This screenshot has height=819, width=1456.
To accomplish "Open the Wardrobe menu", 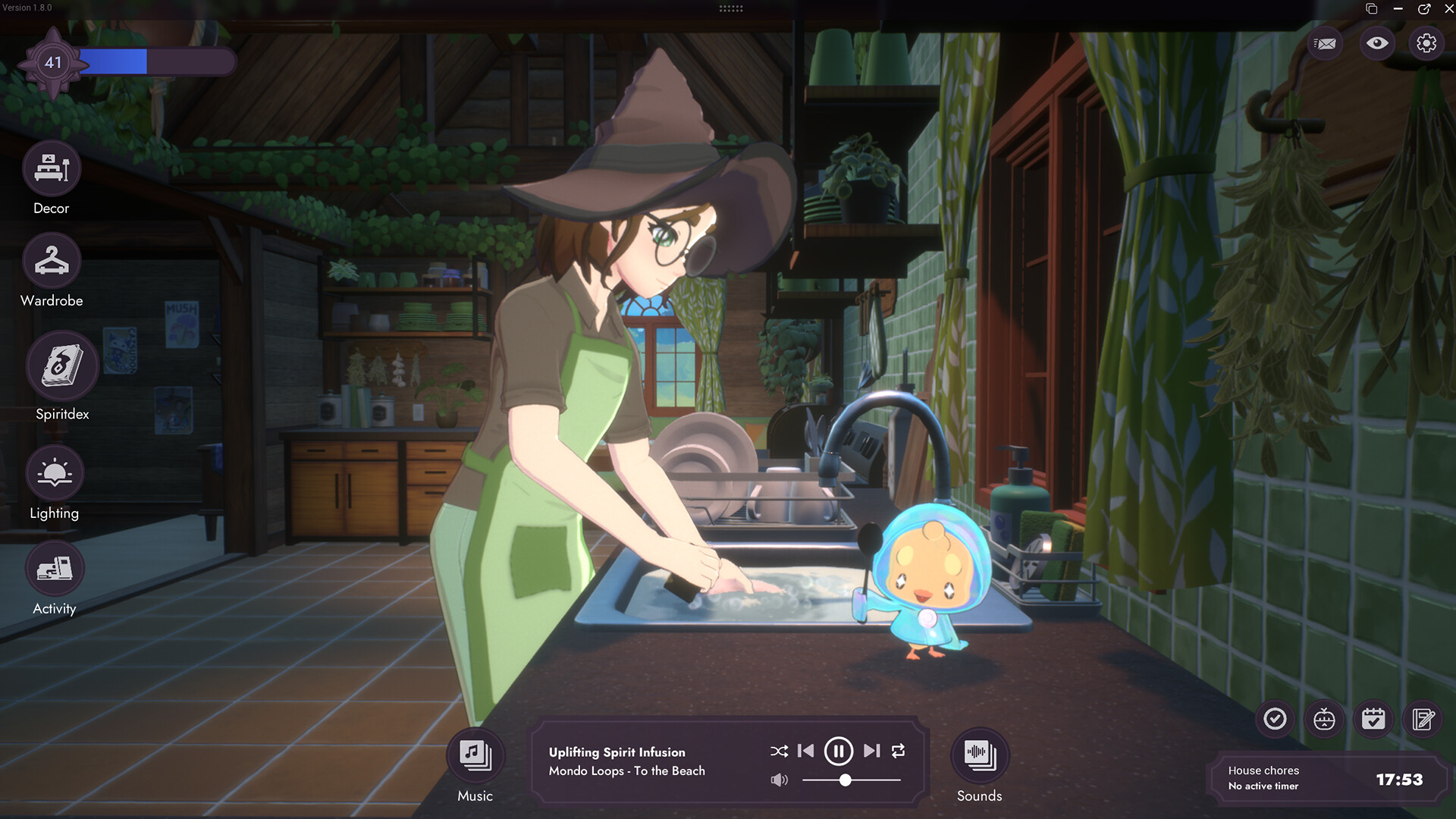I will click(52, 262).
